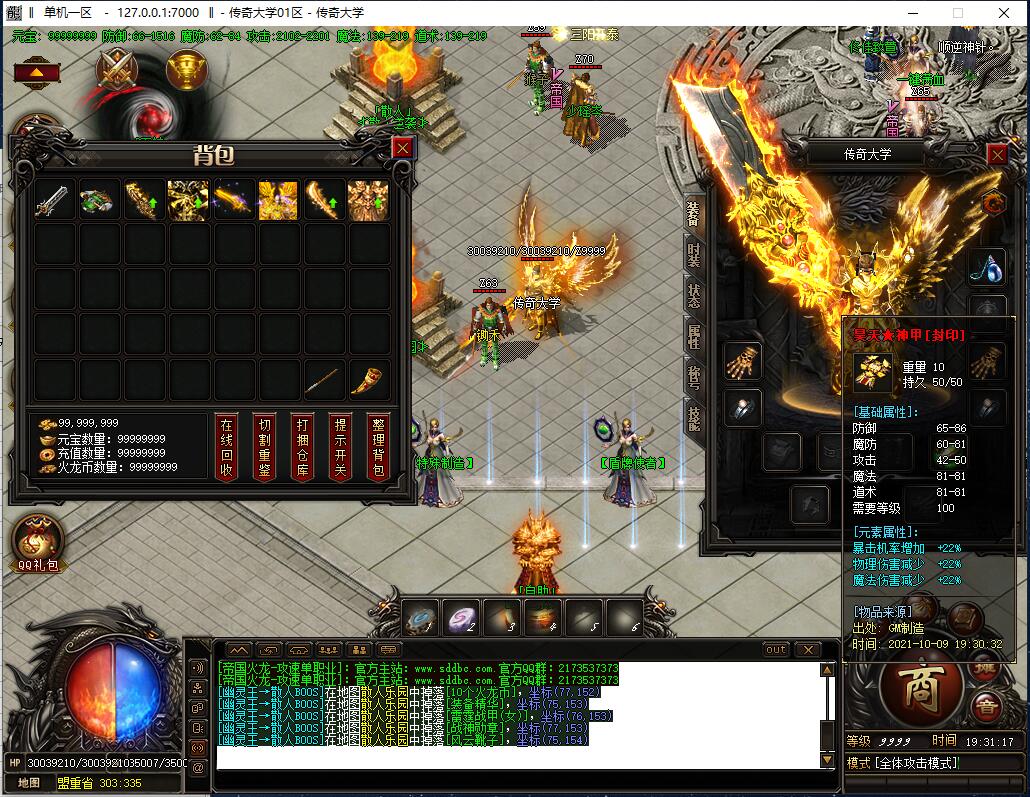Open 切割重鉴 from the backpack
The height and width of the screenshot is (797, 1030).
click(x=263, y=447)
